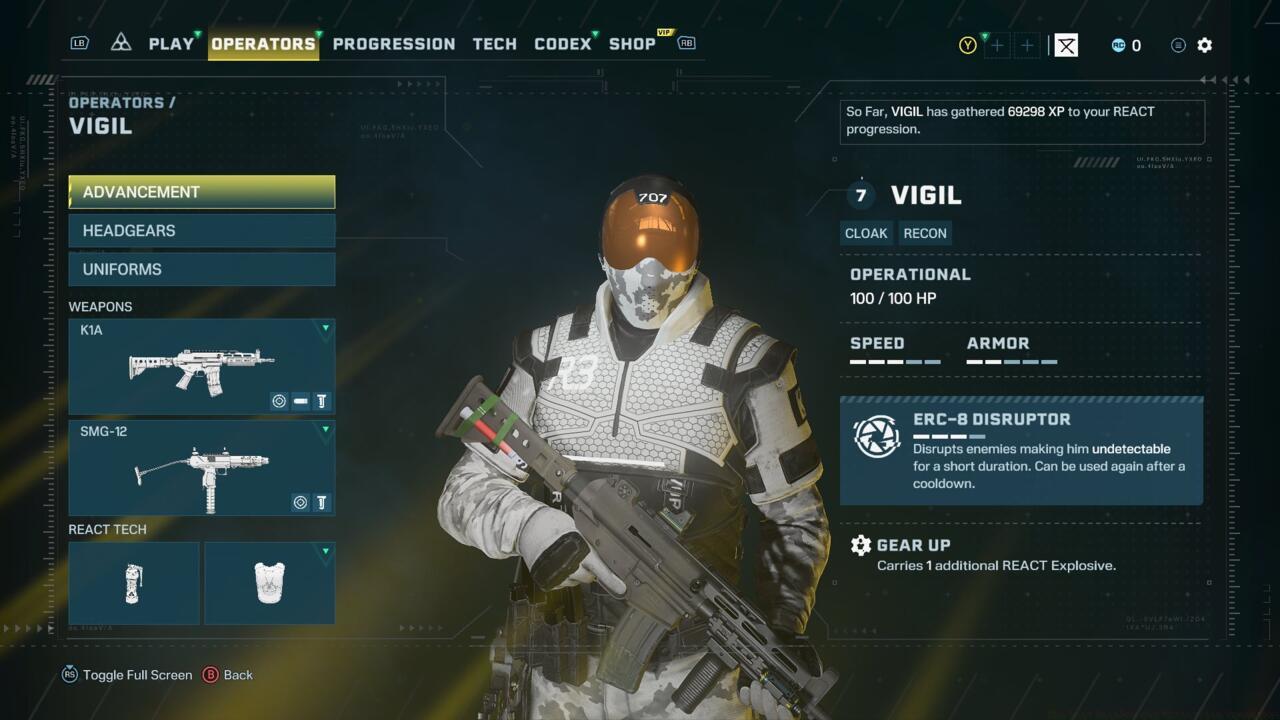
Task: Select the grenade REACT Tech slot
Action: (x=133, y=582)
